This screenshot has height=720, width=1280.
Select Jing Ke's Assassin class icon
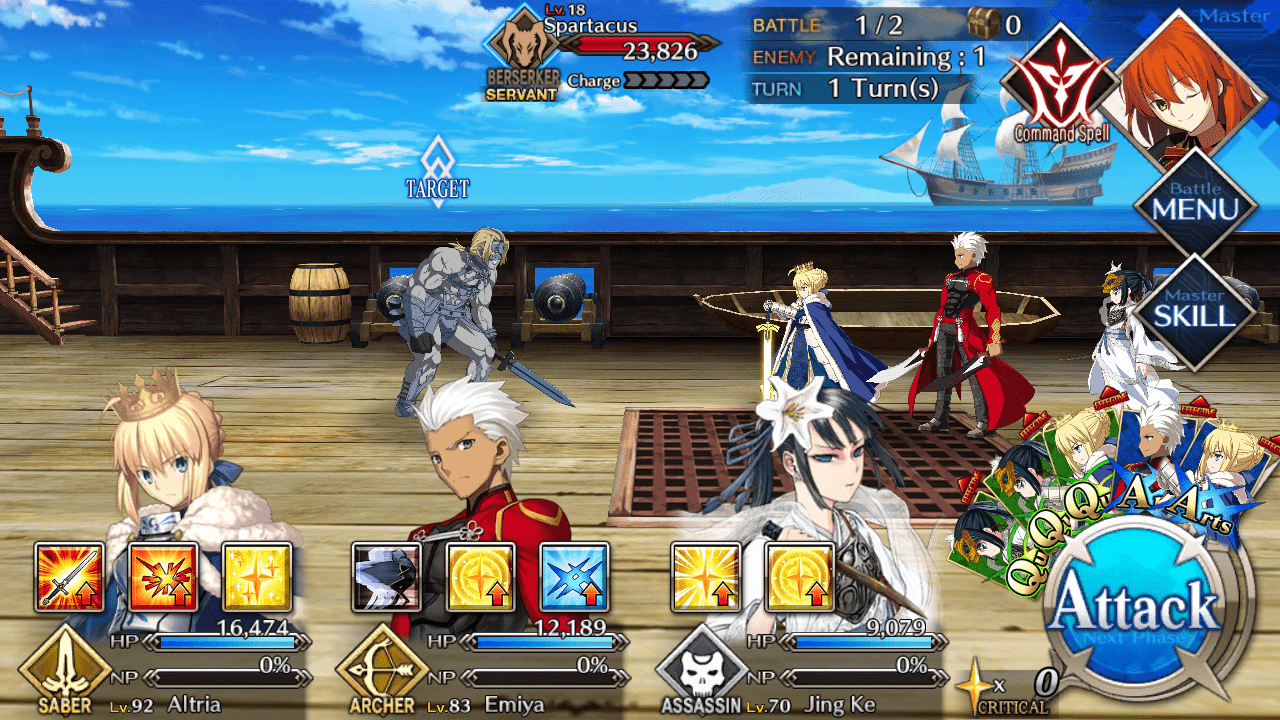tap(700, 672)
